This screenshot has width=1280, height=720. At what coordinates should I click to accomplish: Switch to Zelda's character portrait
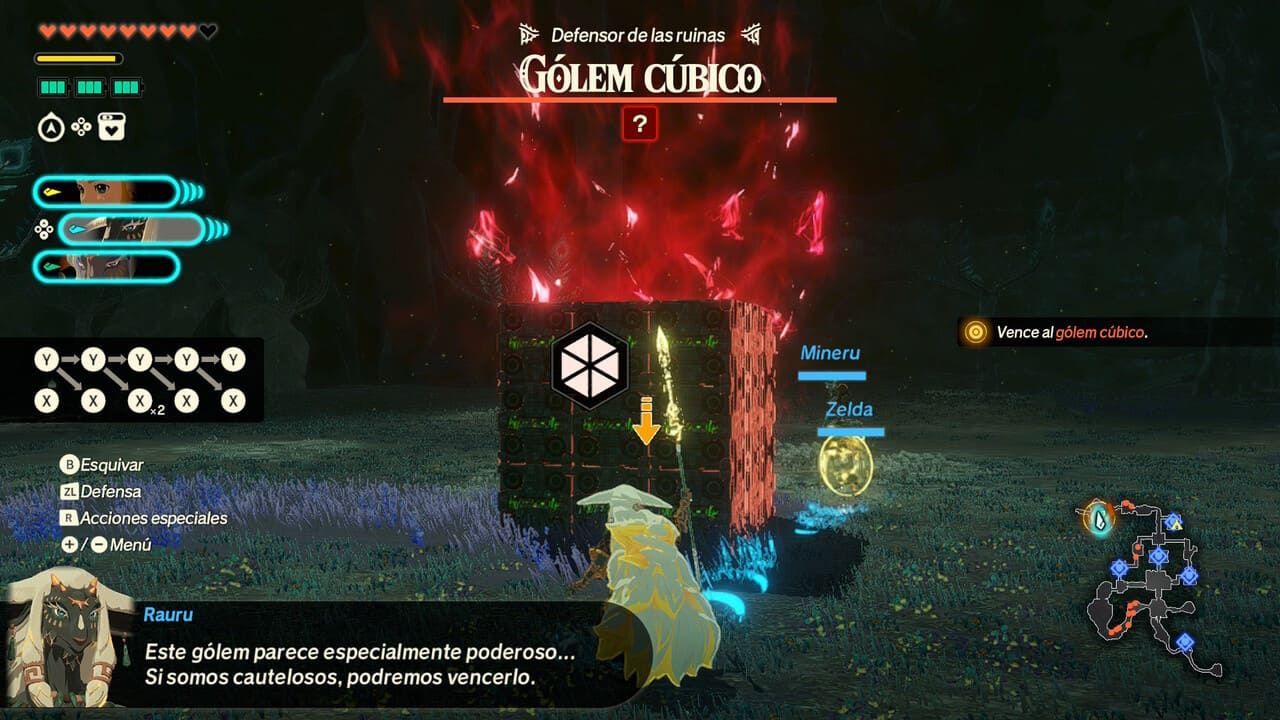click(105, 191)
